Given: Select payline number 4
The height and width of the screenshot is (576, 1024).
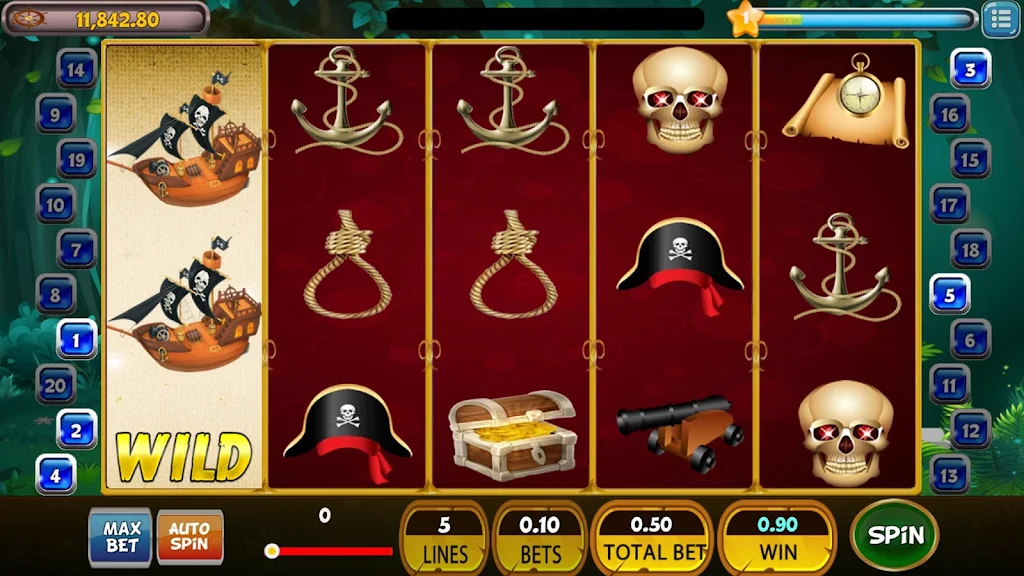Looking at the screenshot, I should (x=57, y=474).
